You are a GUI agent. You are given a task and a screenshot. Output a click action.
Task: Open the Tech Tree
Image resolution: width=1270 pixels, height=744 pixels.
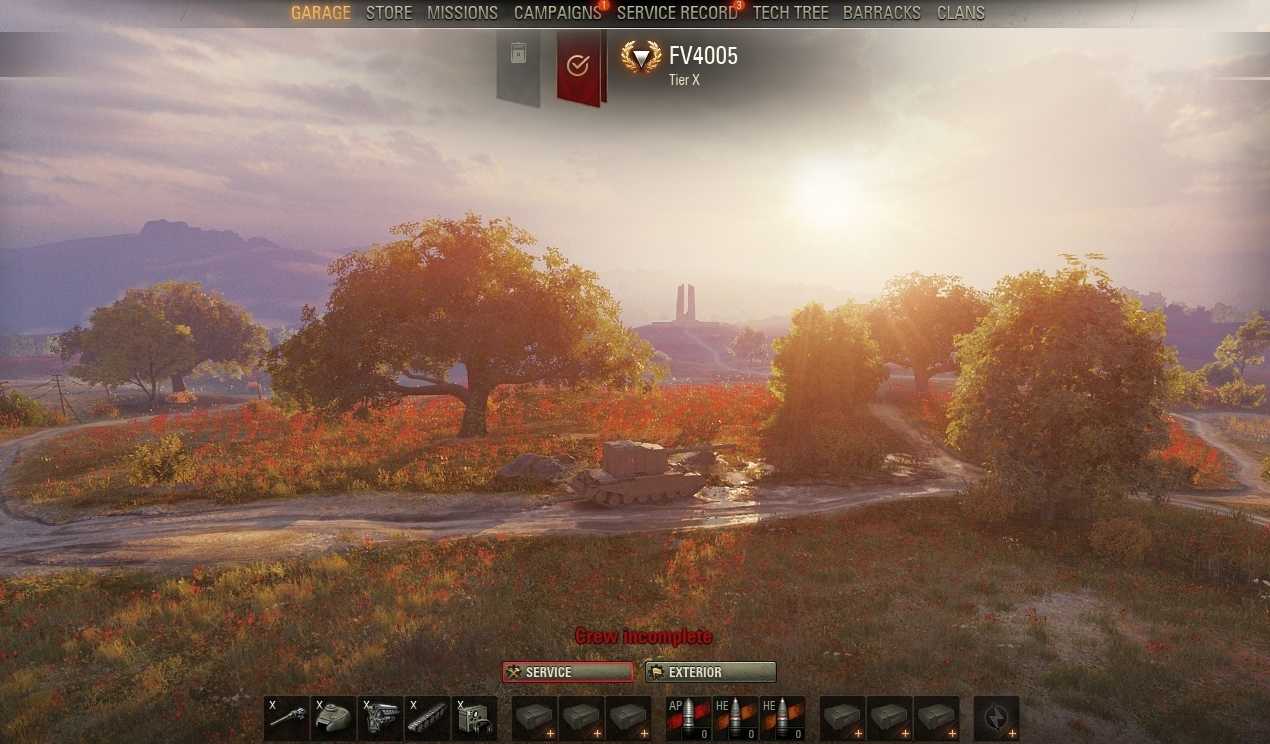point(790,13)
